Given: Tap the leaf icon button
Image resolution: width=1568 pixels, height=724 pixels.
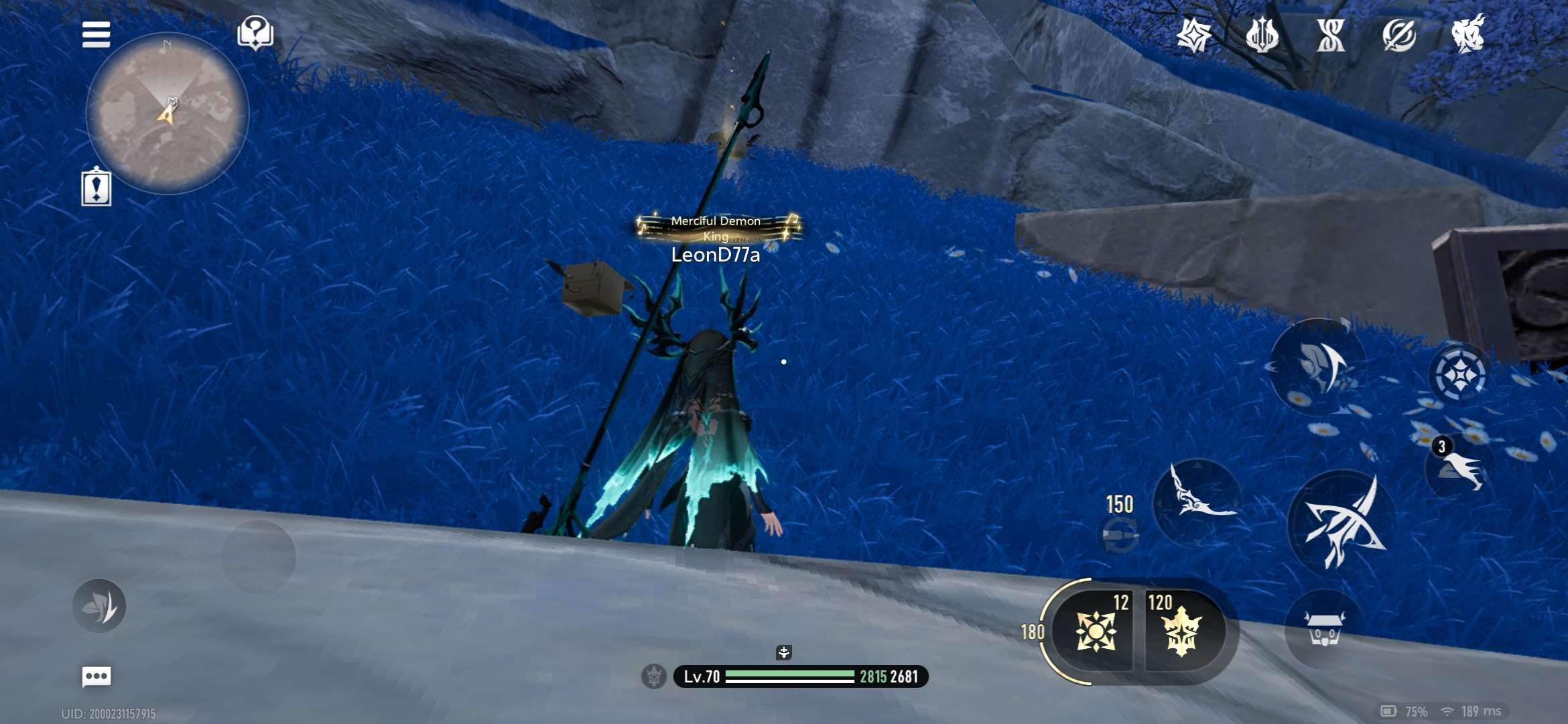Looking at the screenshot, I should (x=99, y=606).
